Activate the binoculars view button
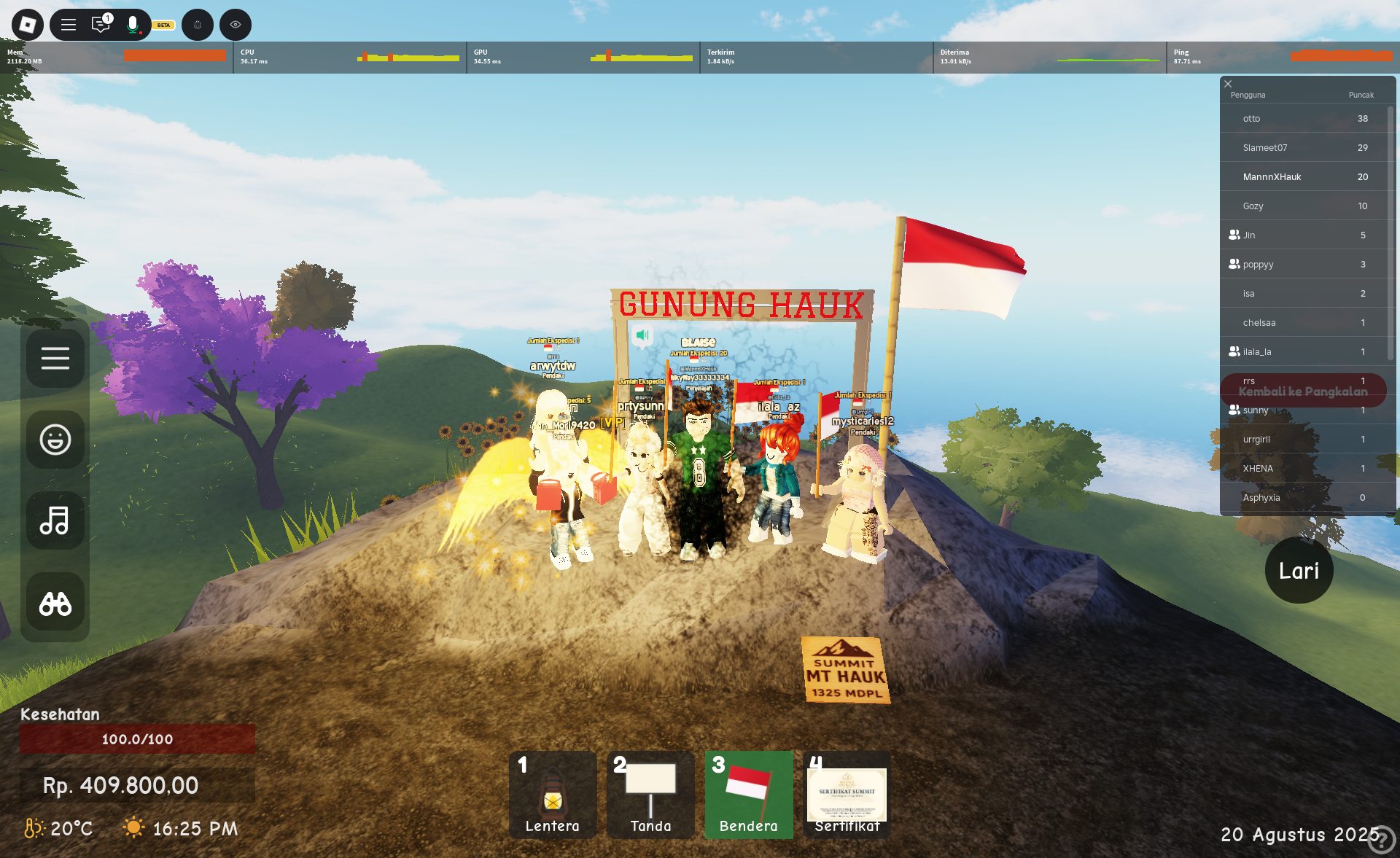This screenshot has width=1400, height=858. pos(55,603)
